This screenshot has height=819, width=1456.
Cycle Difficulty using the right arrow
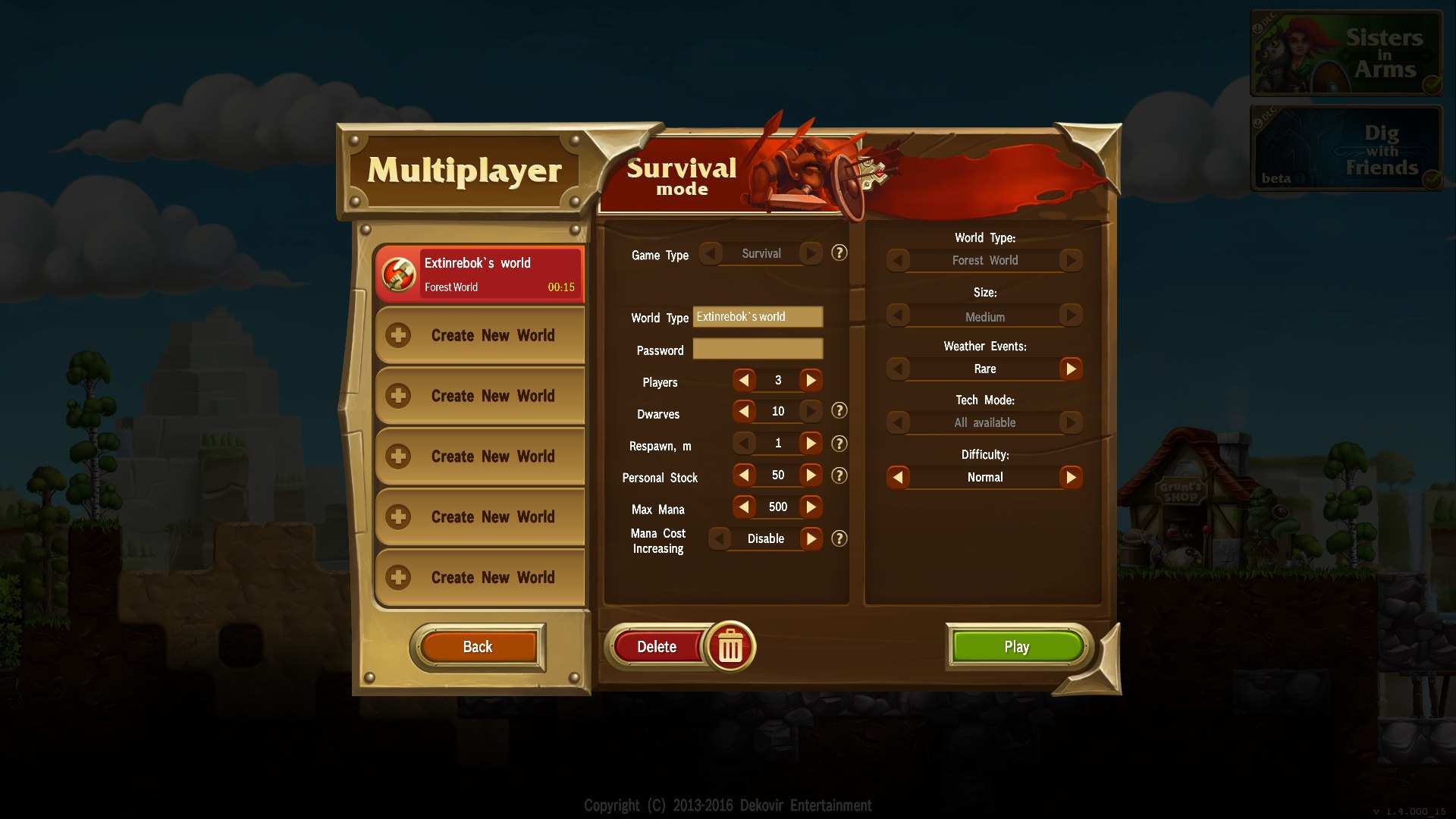1072,477
